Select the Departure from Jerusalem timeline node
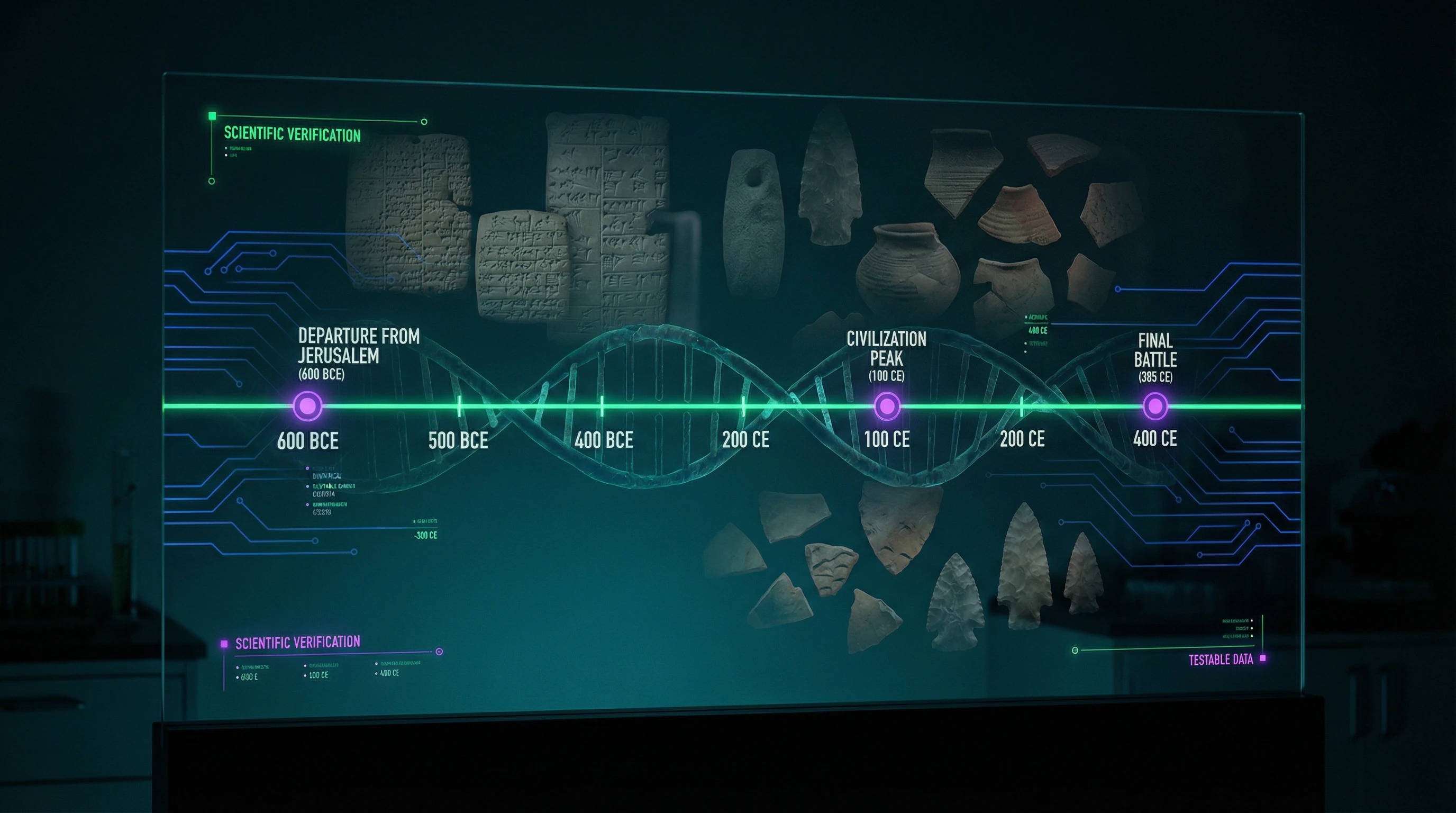 click(307, 406)
